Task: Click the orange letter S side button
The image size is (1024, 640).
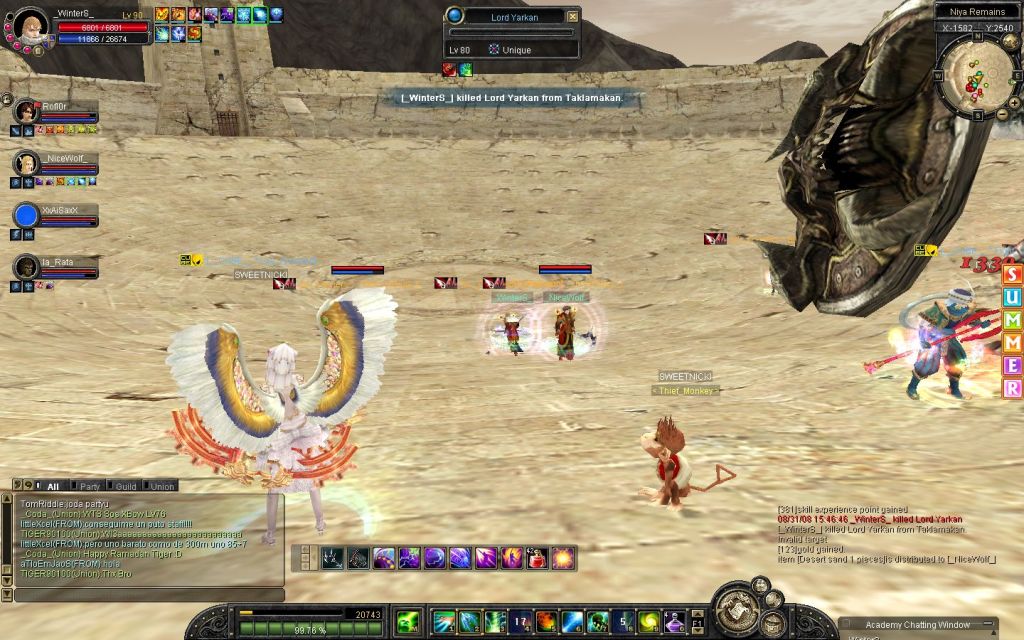Action: coord(1013,275)
